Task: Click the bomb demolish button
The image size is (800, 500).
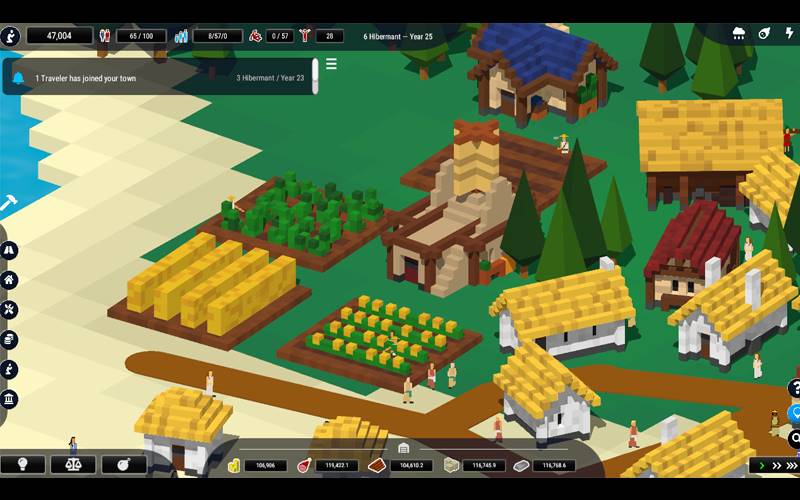Action: click(x=124, y=464)
